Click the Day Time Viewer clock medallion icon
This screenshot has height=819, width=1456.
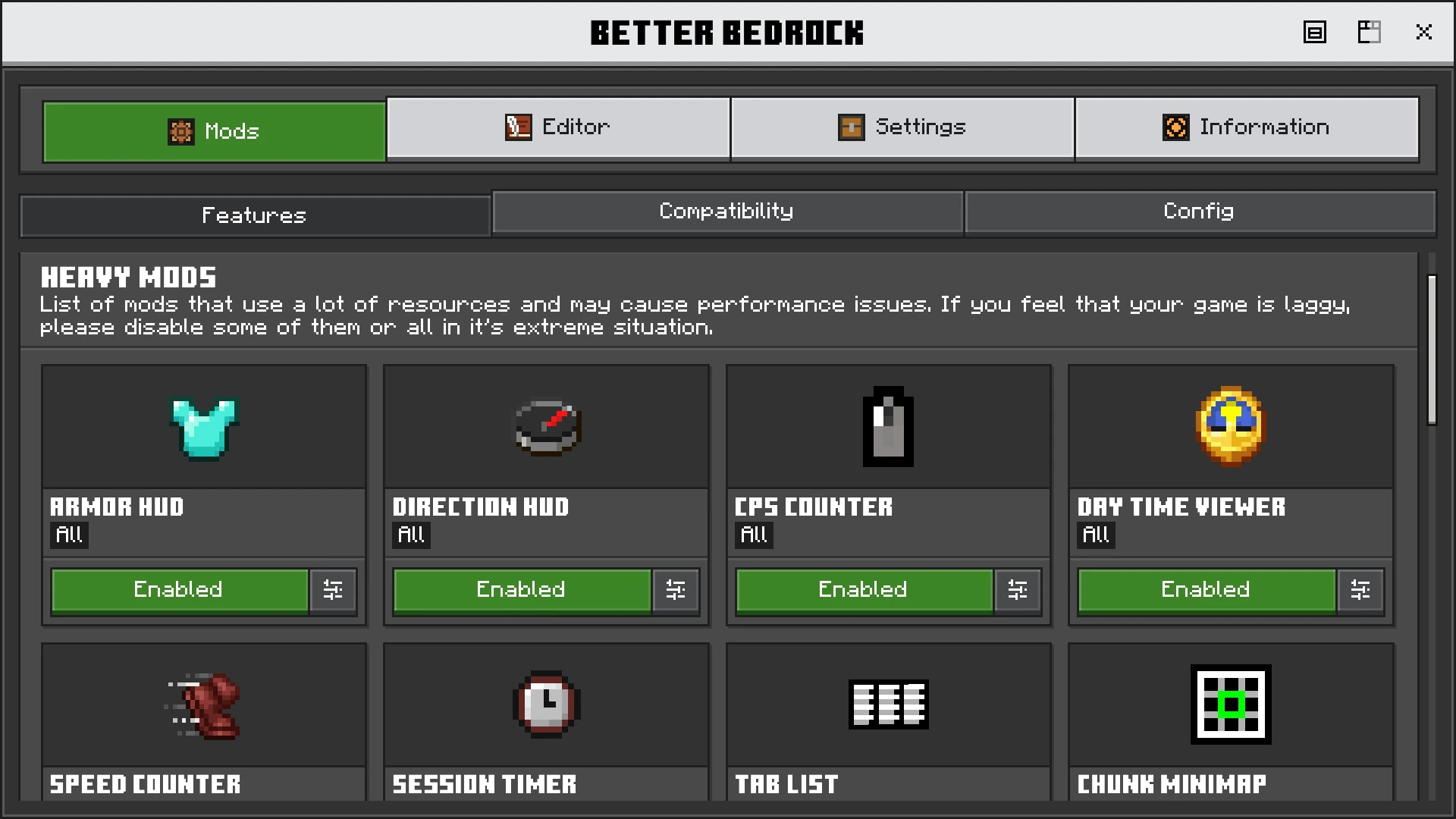[x=1230, y=426]
